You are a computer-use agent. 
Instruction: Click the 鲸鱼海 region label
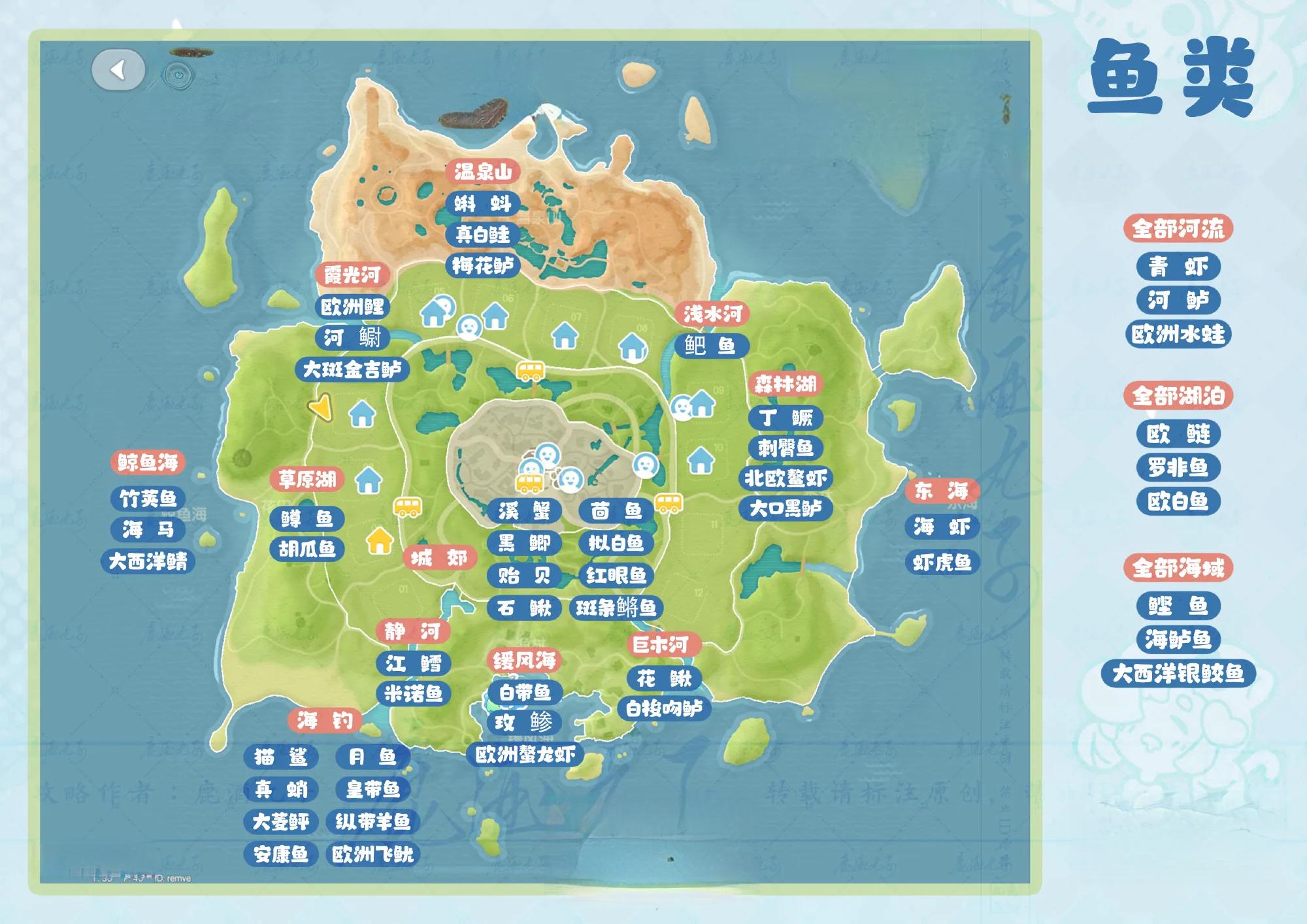point(148,463)
